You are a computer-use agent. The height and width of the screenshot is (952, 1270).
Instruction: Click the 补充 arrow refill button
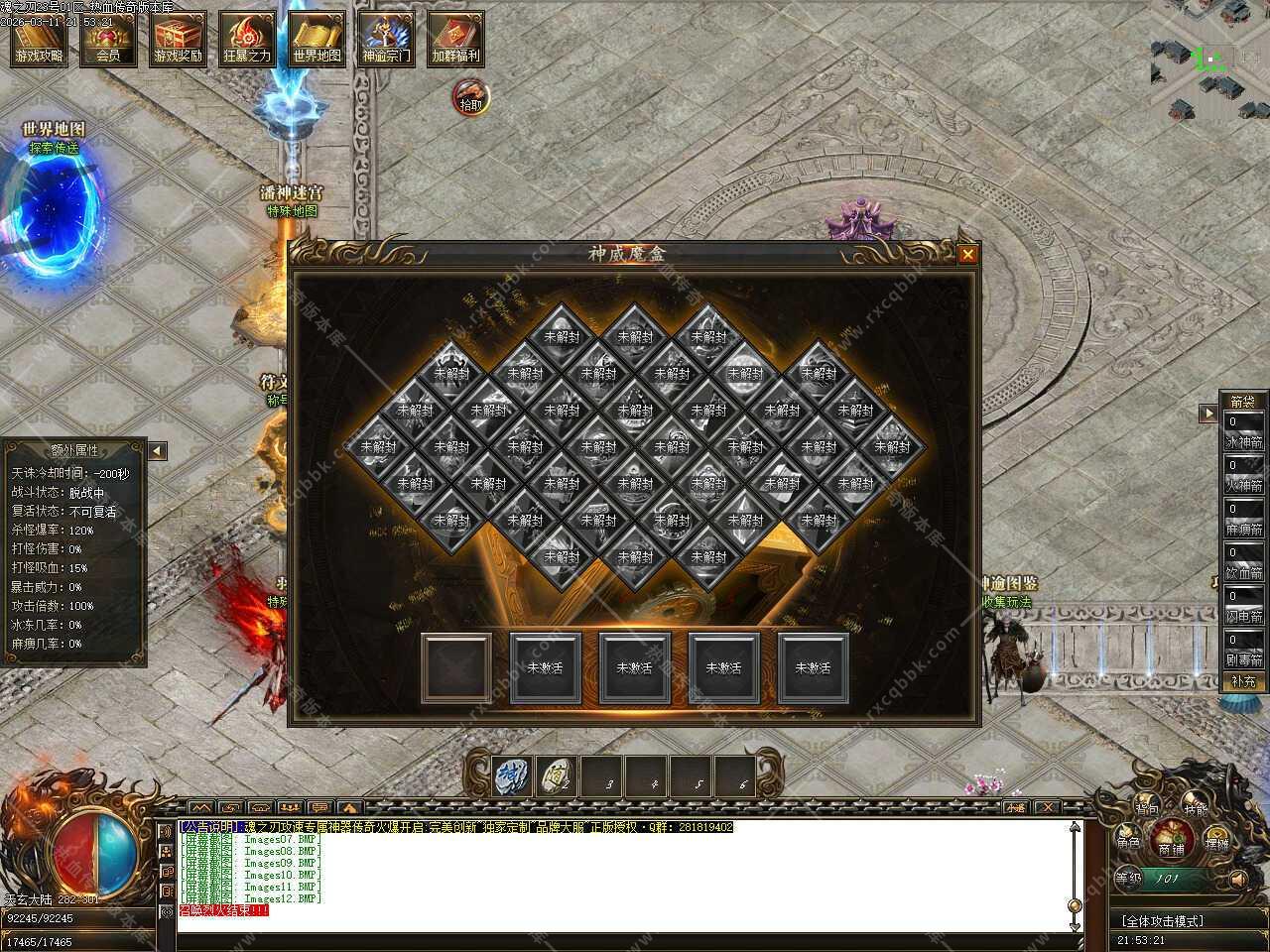pos(1244,681)
